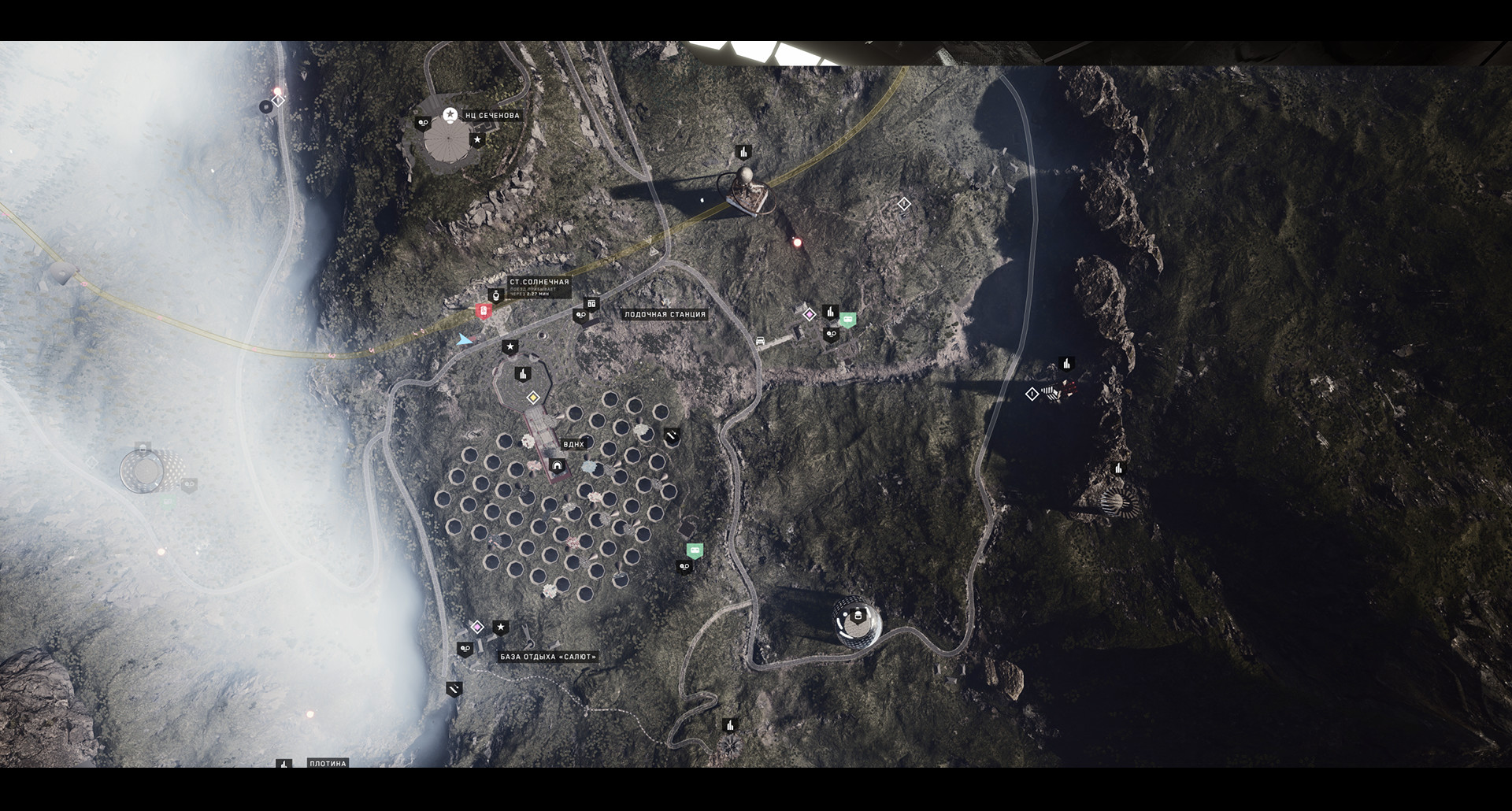The width and height of the screenshot is (1512, 811).
Task: Select the pink diamond marker near Лодочная станция
Action: point(810,315)
